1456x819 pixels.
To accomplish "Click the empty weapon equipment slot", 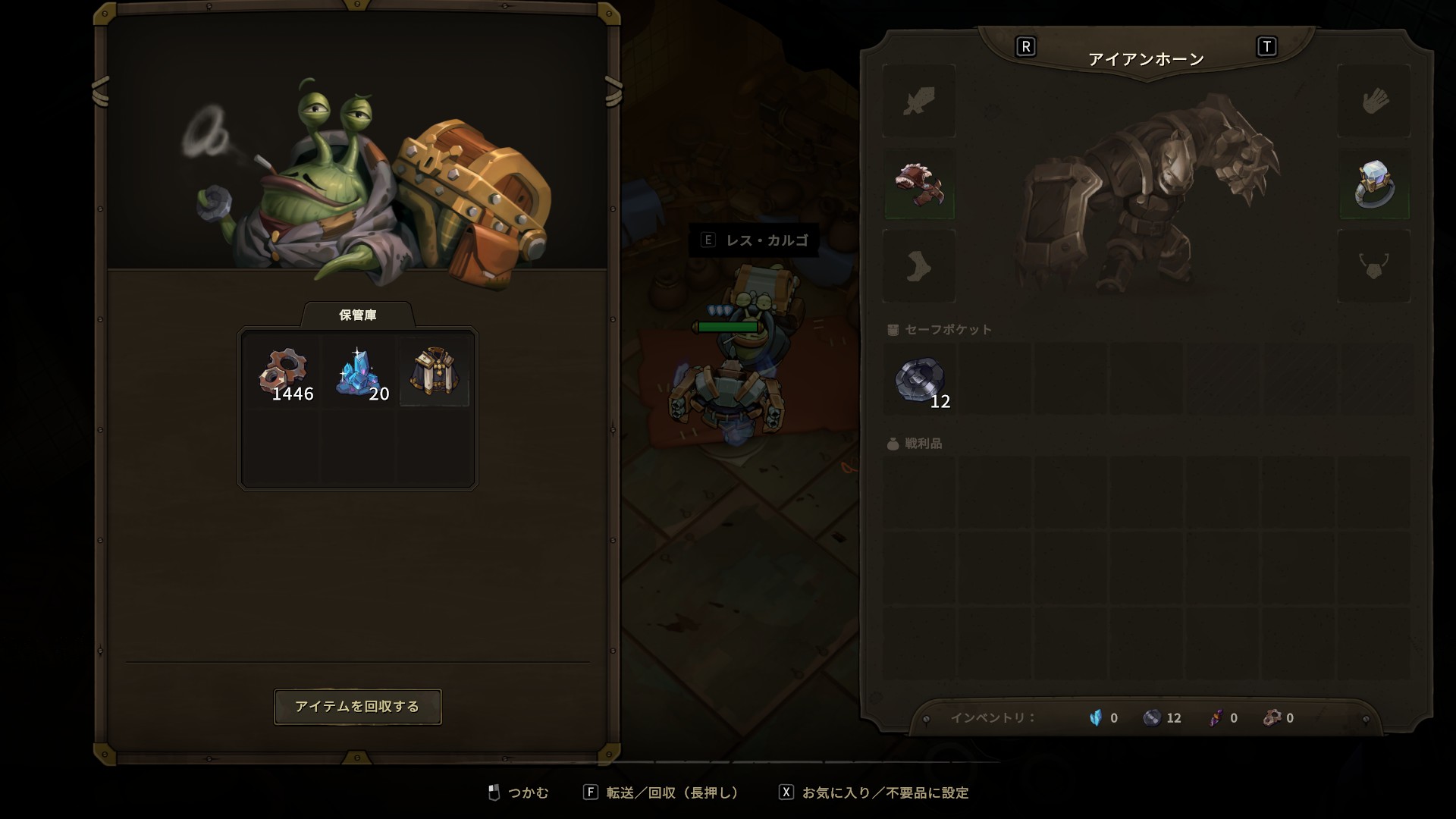I will click(x=919, y=101).
